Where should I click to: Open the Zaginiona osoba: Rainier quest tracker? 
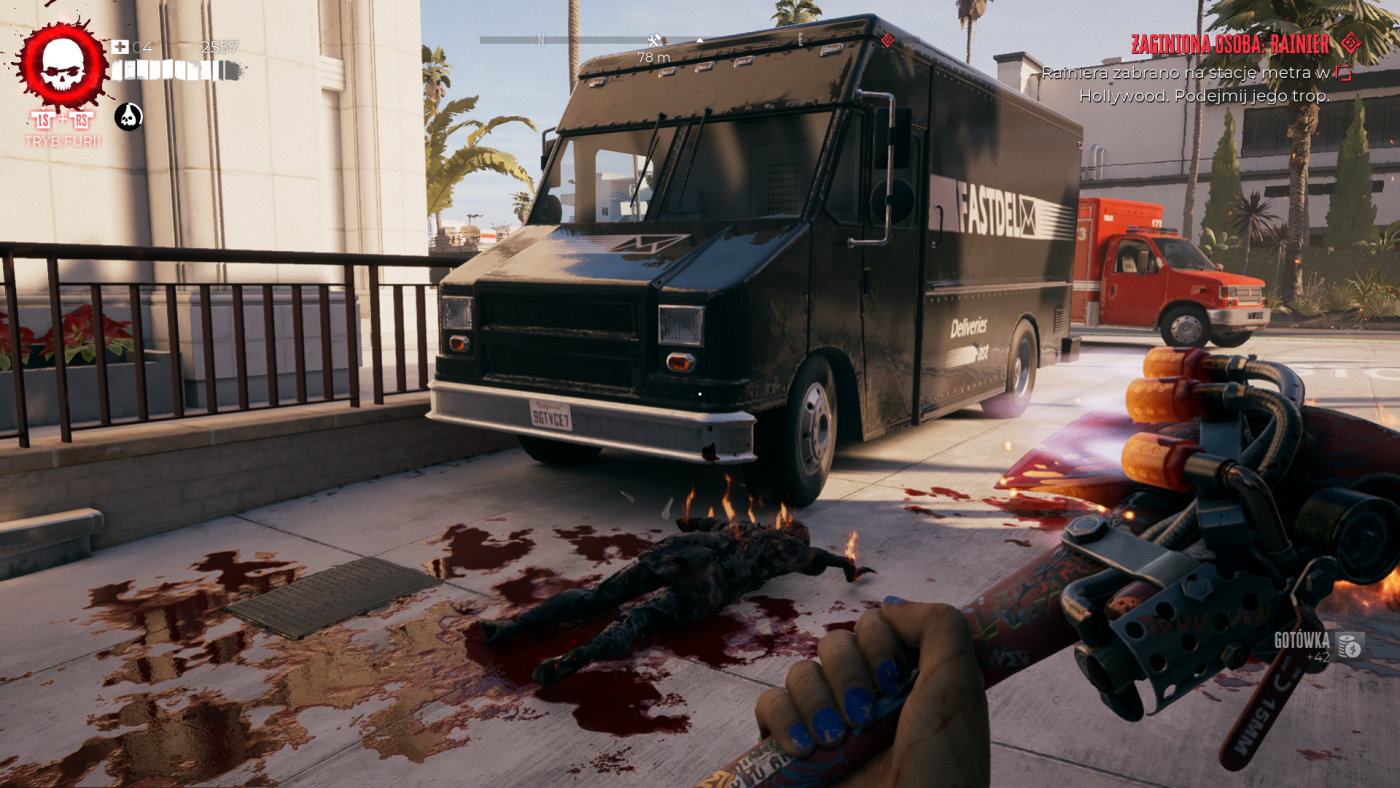point(1230,44)
